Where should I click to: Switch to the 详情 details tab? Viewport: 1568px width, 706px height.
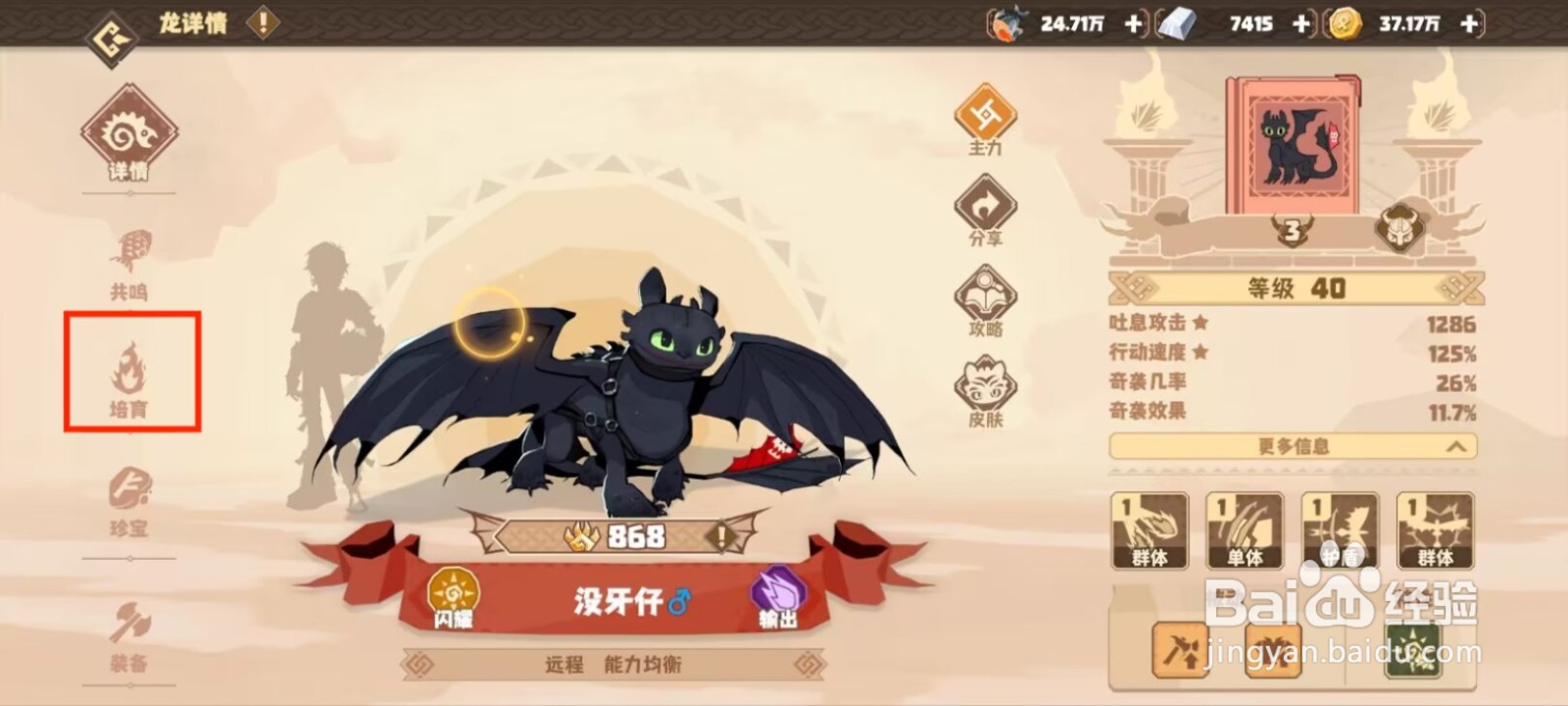(x=128, y=137)
